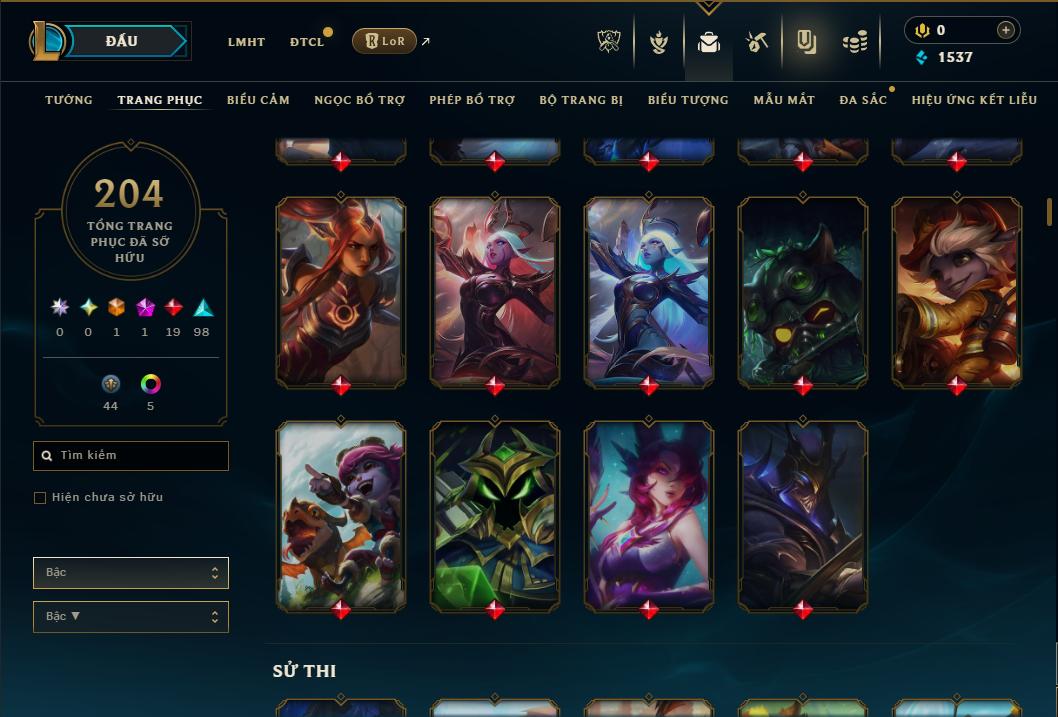Switch to the TƯỚNG collection tab

(x=69, y=100)
